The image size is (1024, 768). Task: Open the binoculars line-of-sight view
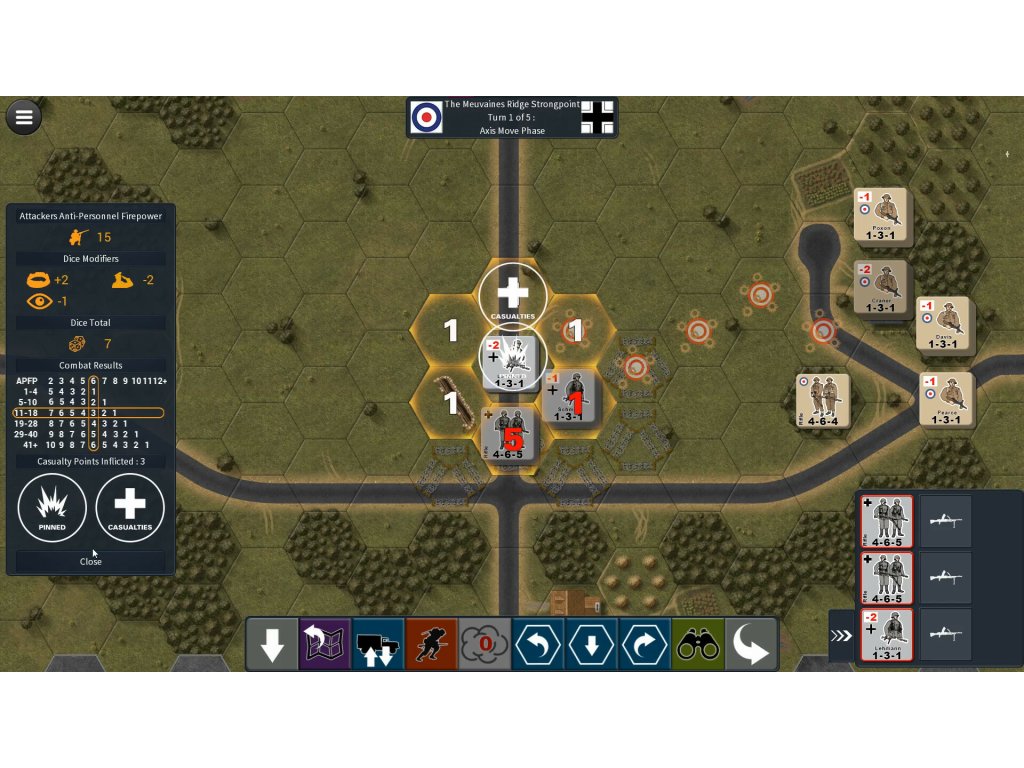698,645
